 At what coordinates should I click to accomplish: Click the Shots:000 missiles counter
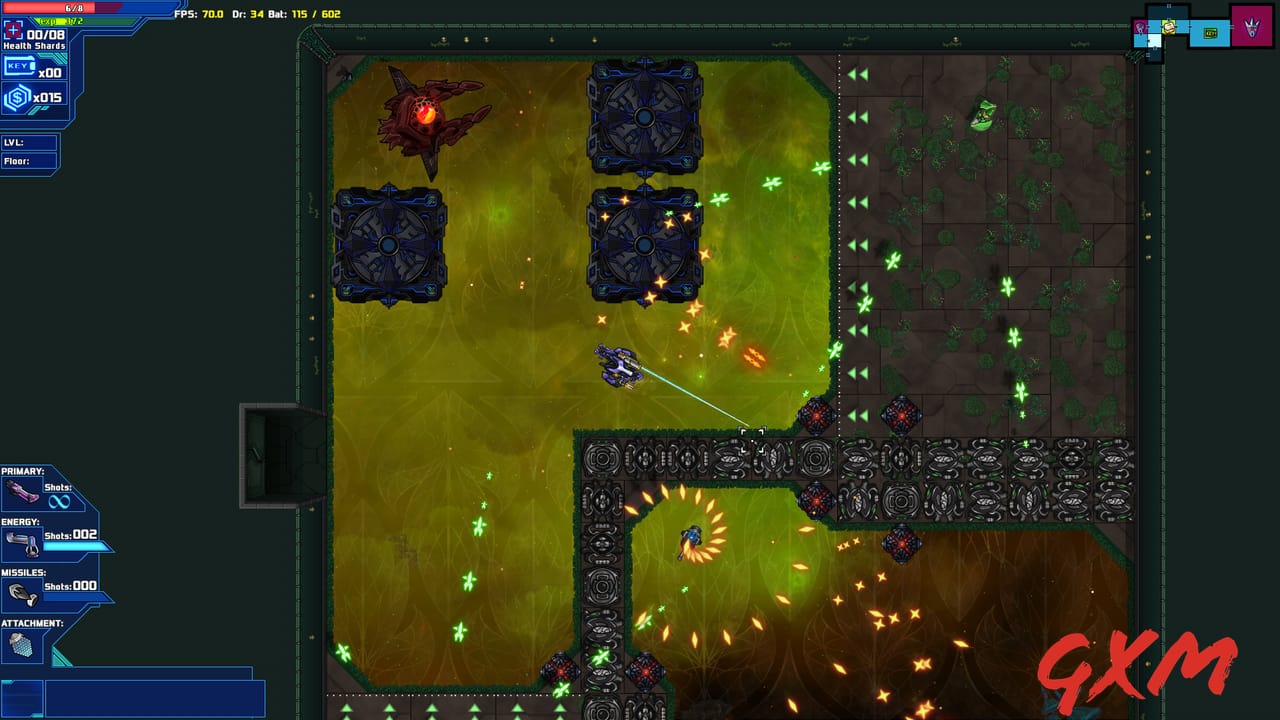point(68,587)
